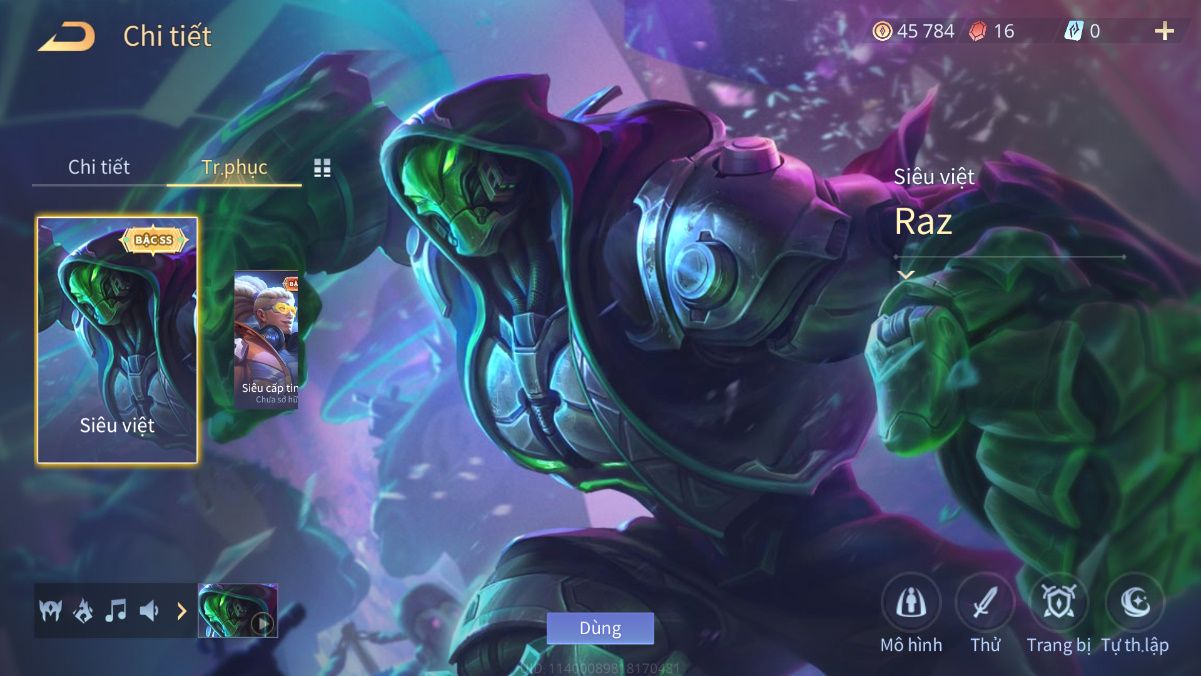Click the music note icon
This screenshot has width=1201, height=676.
tap(116, 610)
